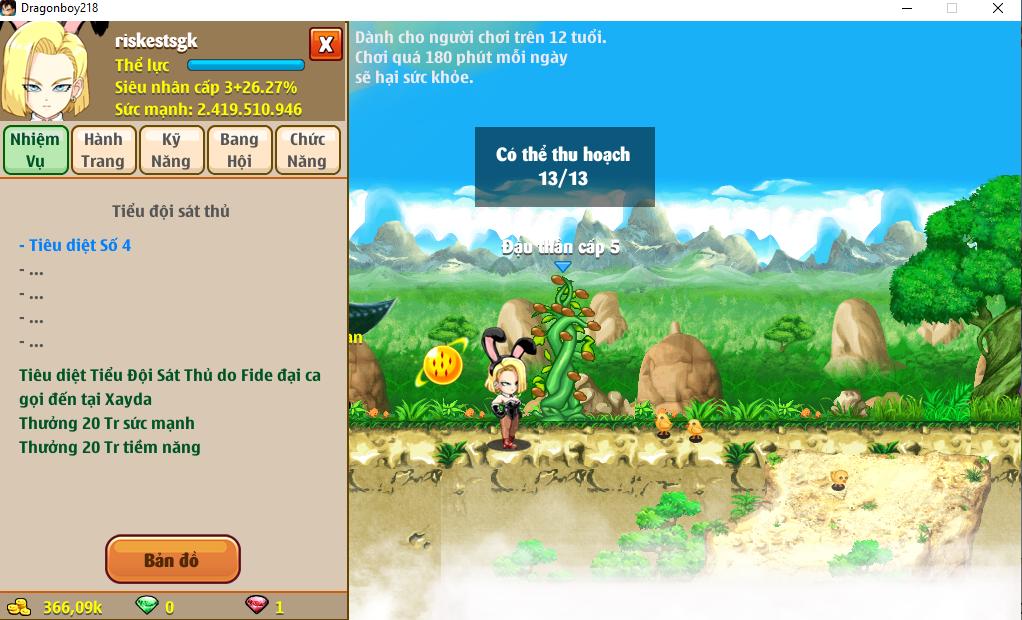The image size is (1022, 620).
Task: Close the character panel with the X button
Action: 325,45
